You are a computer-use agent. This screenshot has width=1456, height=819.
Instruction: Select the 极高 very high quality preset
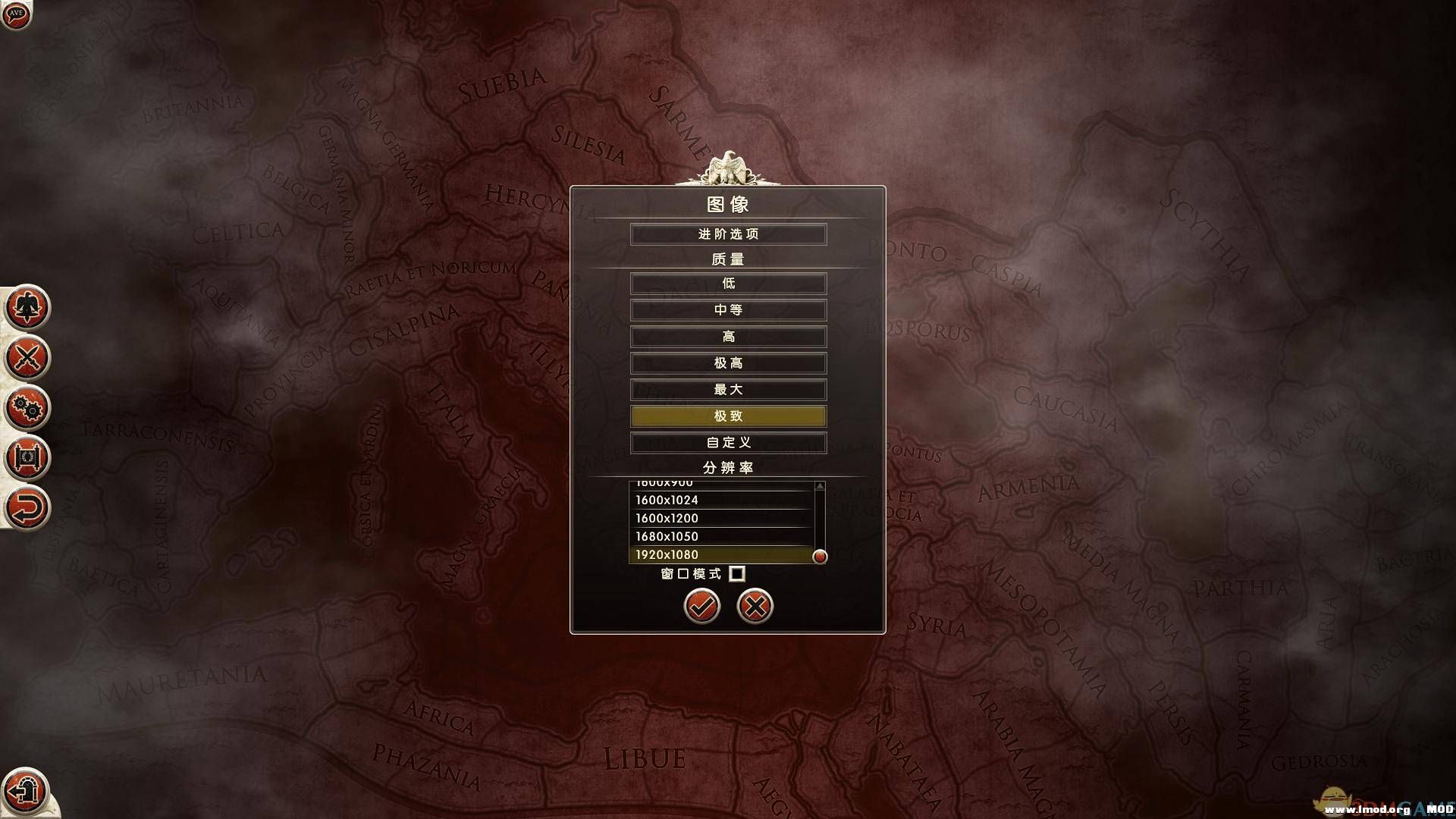coord(727,362)
